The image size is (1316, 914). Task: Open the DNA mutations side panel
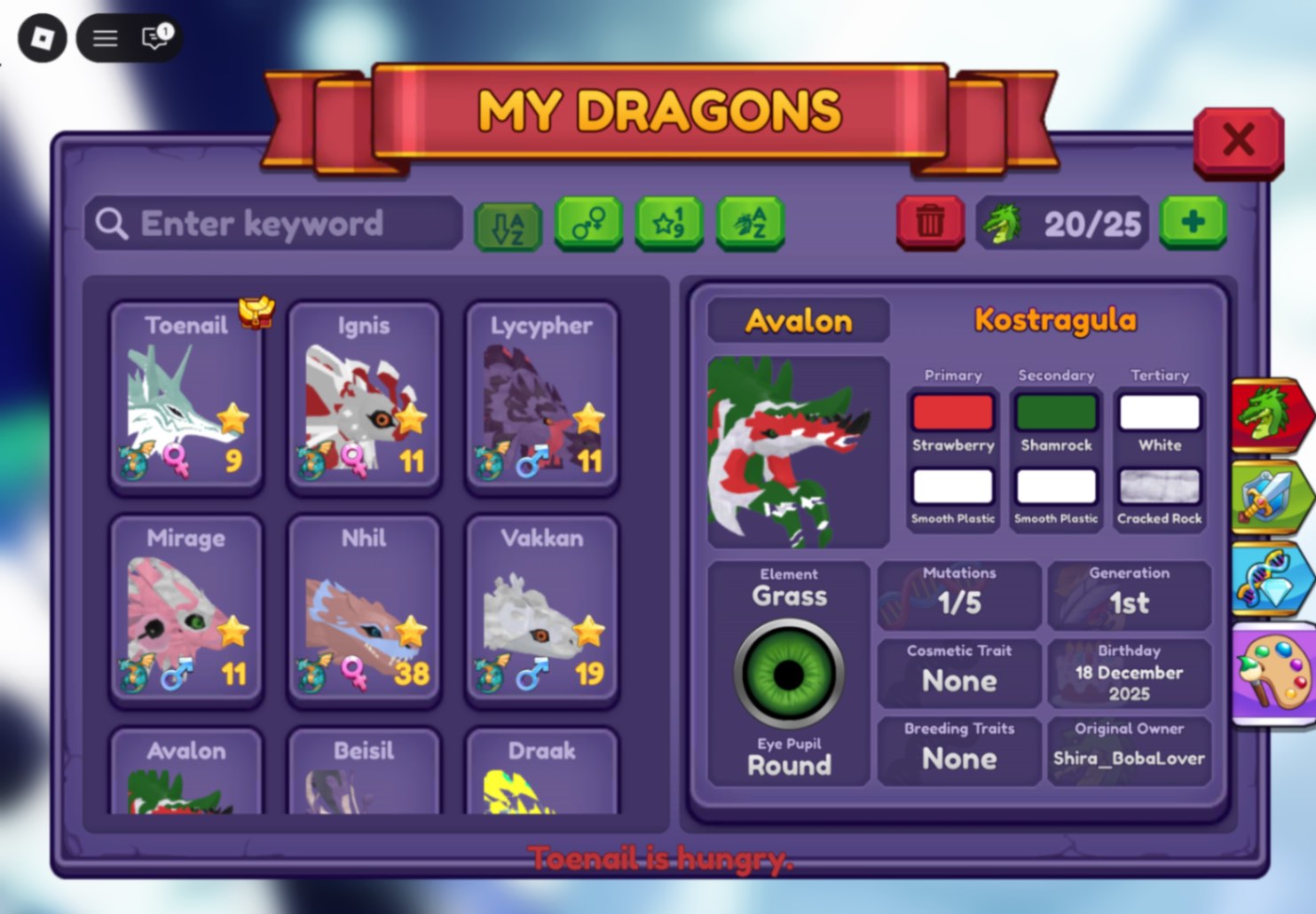point(1271,578)
